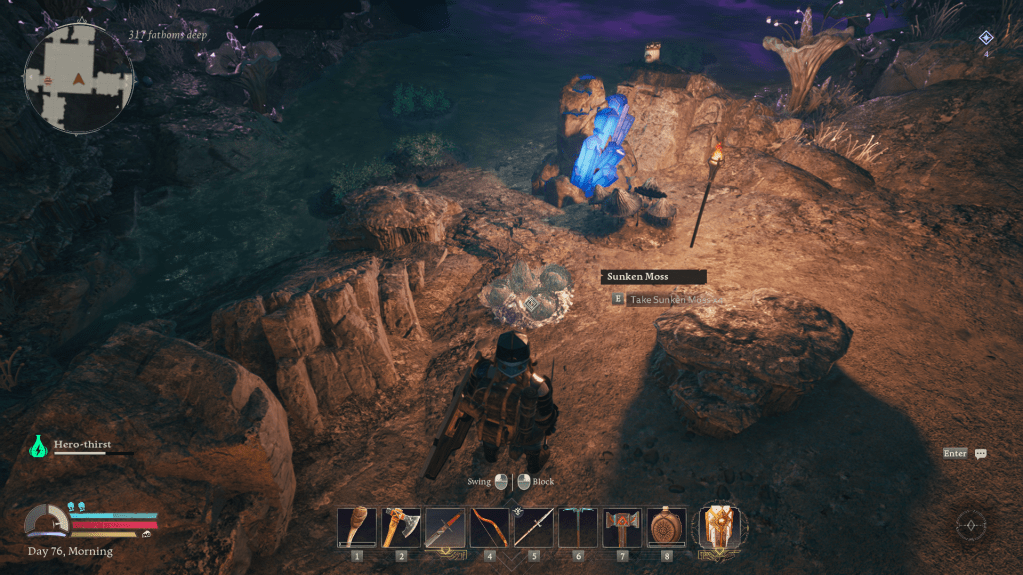1023x575 pixels.
Task: Select the wooden bow hotbar slot
Action: tap(489, 527)
